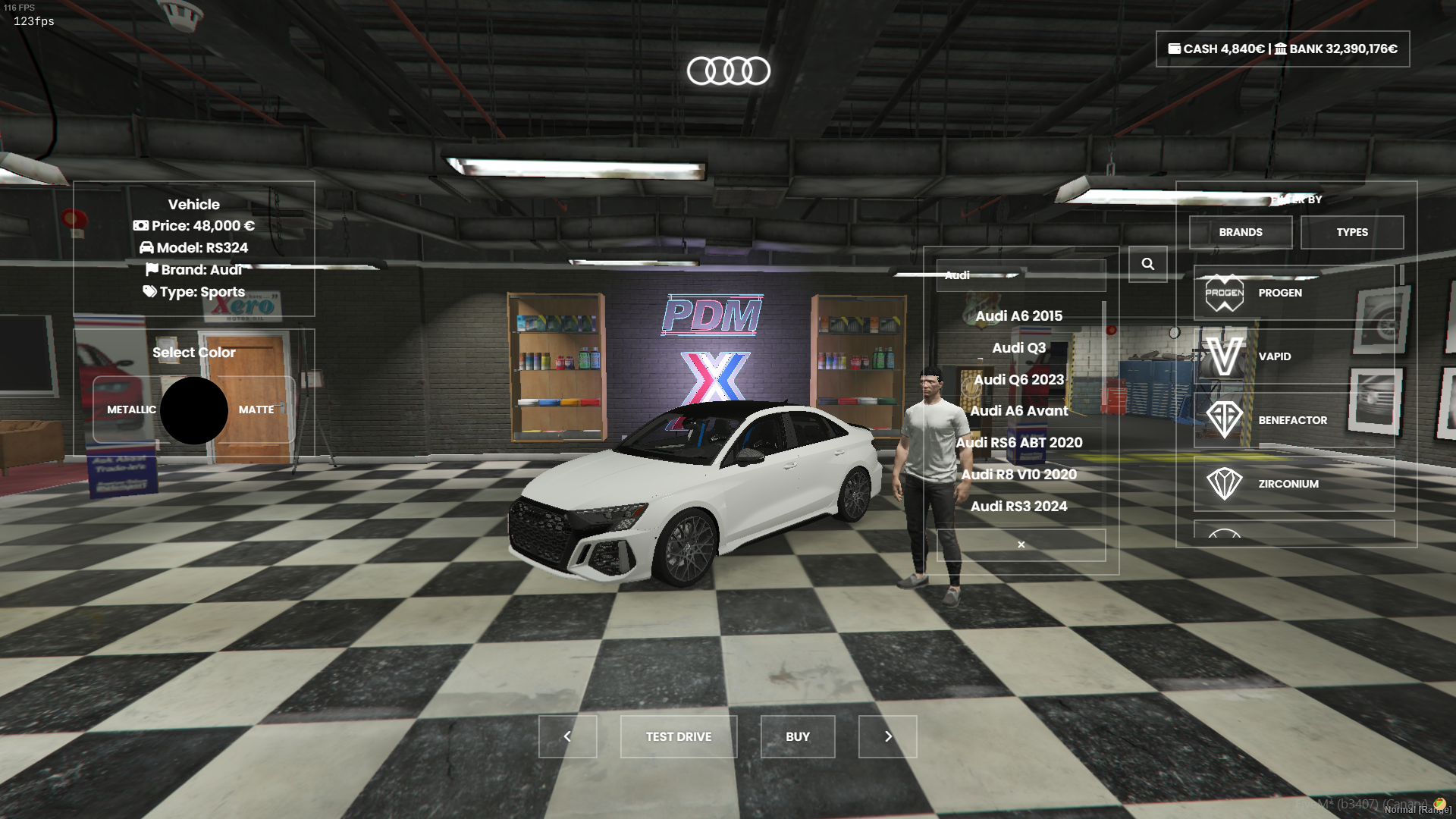Go to the previous vehicle with left arrow
This screenshot has width=1456, height=819.
(567, 736)
